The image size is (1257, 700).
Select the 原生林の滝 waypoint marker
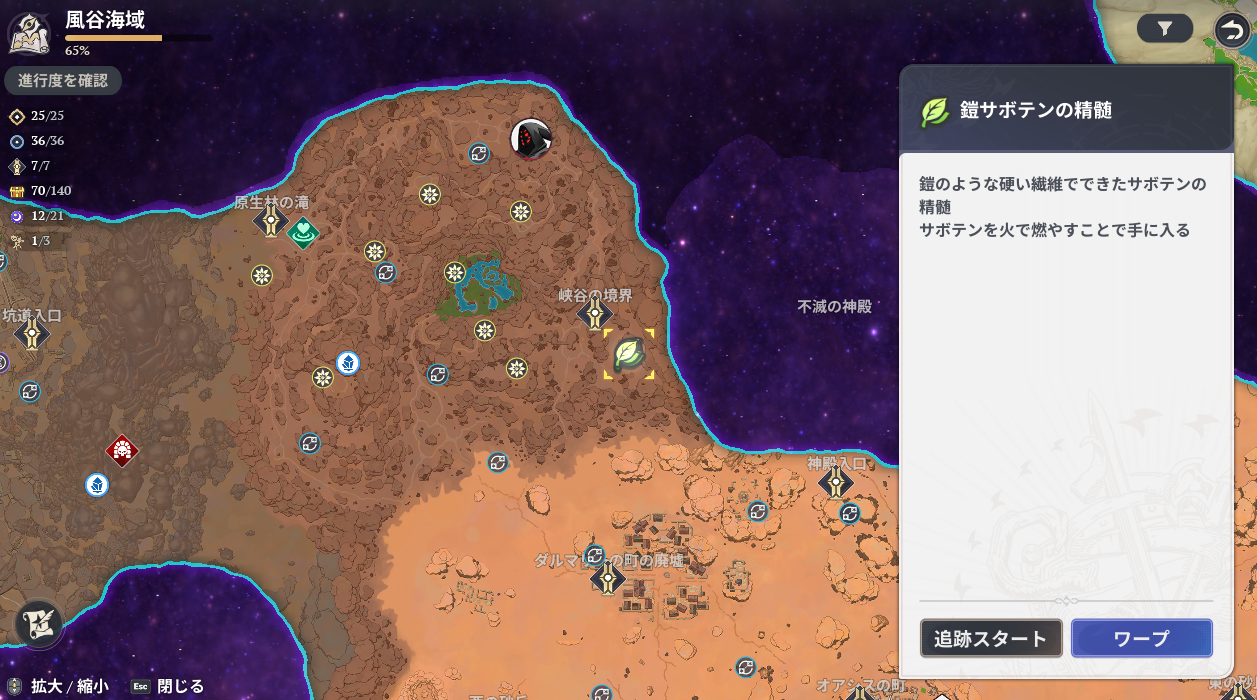pyautogui.click(x=271, y=221)
